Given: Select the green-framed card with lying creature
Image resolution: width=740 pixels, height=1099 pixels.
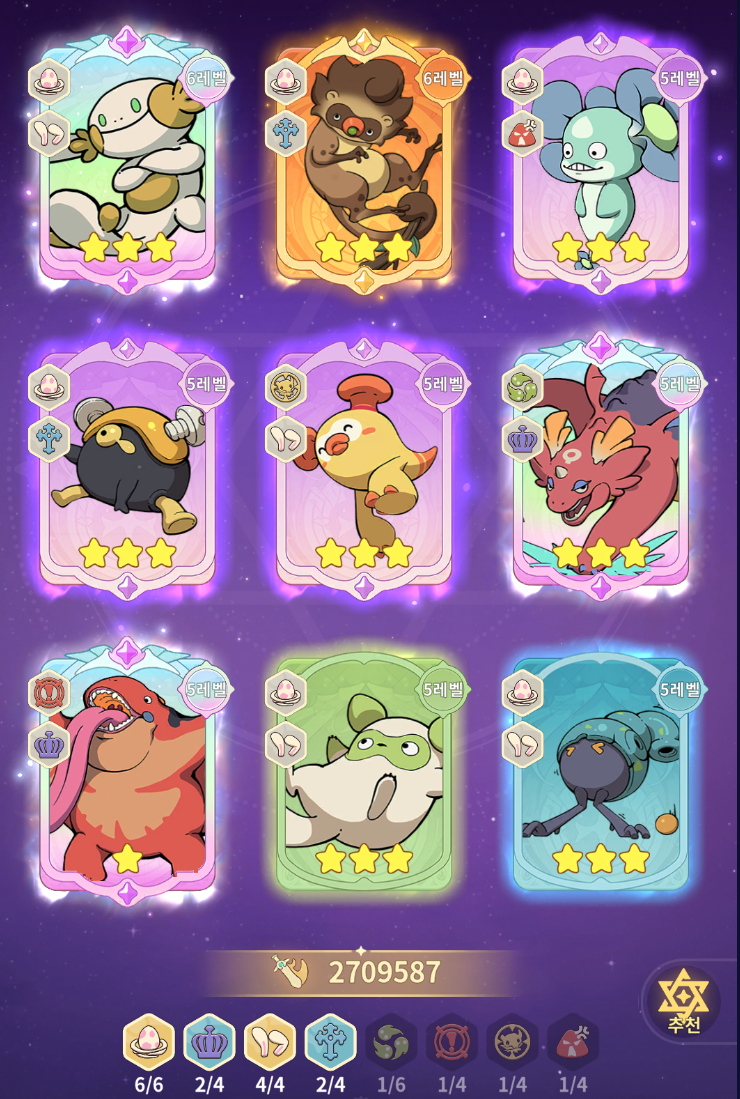Looking at the screenshot, I should (x=364, y=770).
